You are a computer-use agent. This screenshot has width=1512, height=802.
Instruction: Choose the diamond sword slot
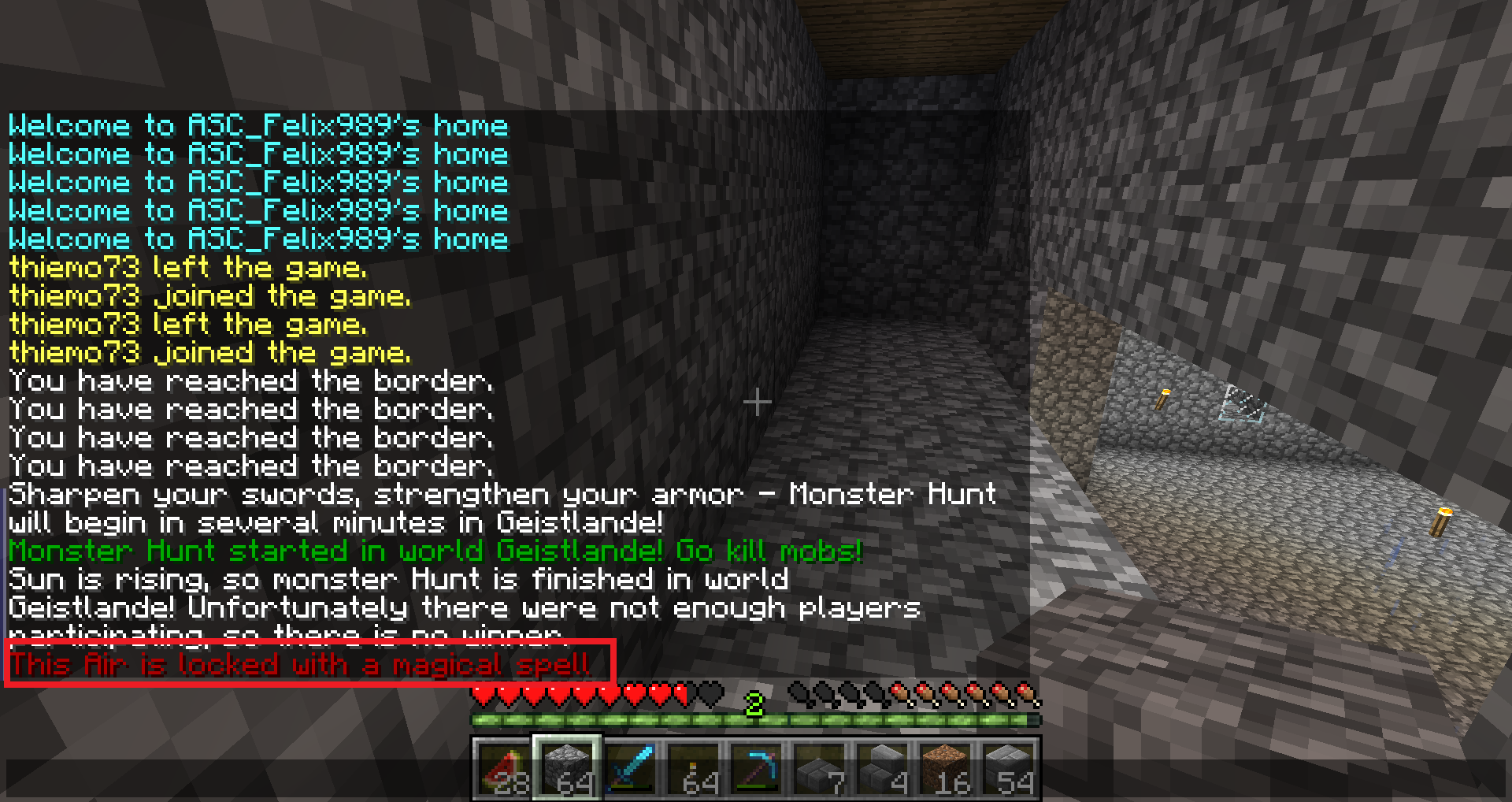[630, 768]
